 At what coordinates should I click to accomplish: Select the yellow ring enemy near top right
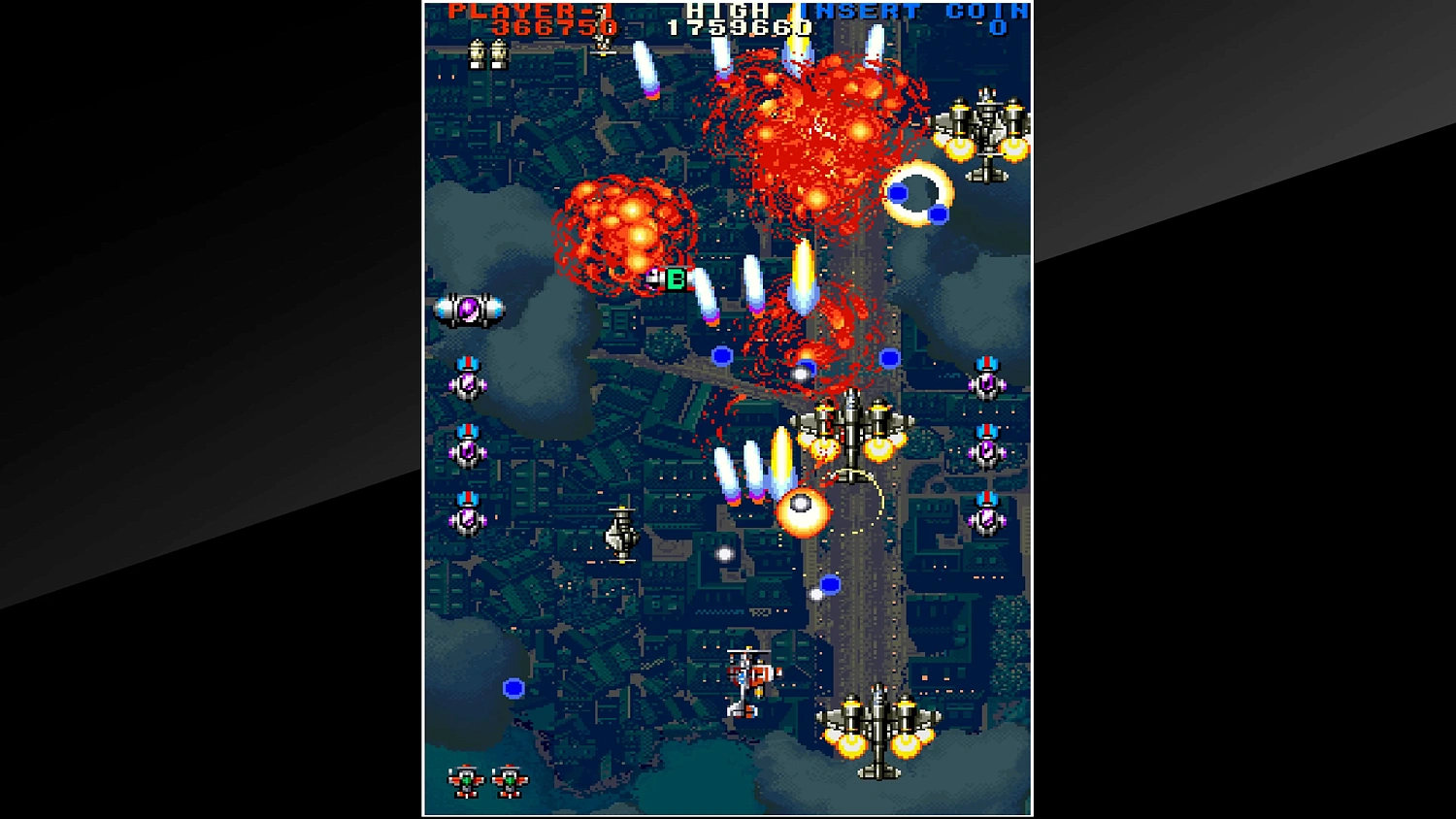pyautogui.click(x=917, y=194)
